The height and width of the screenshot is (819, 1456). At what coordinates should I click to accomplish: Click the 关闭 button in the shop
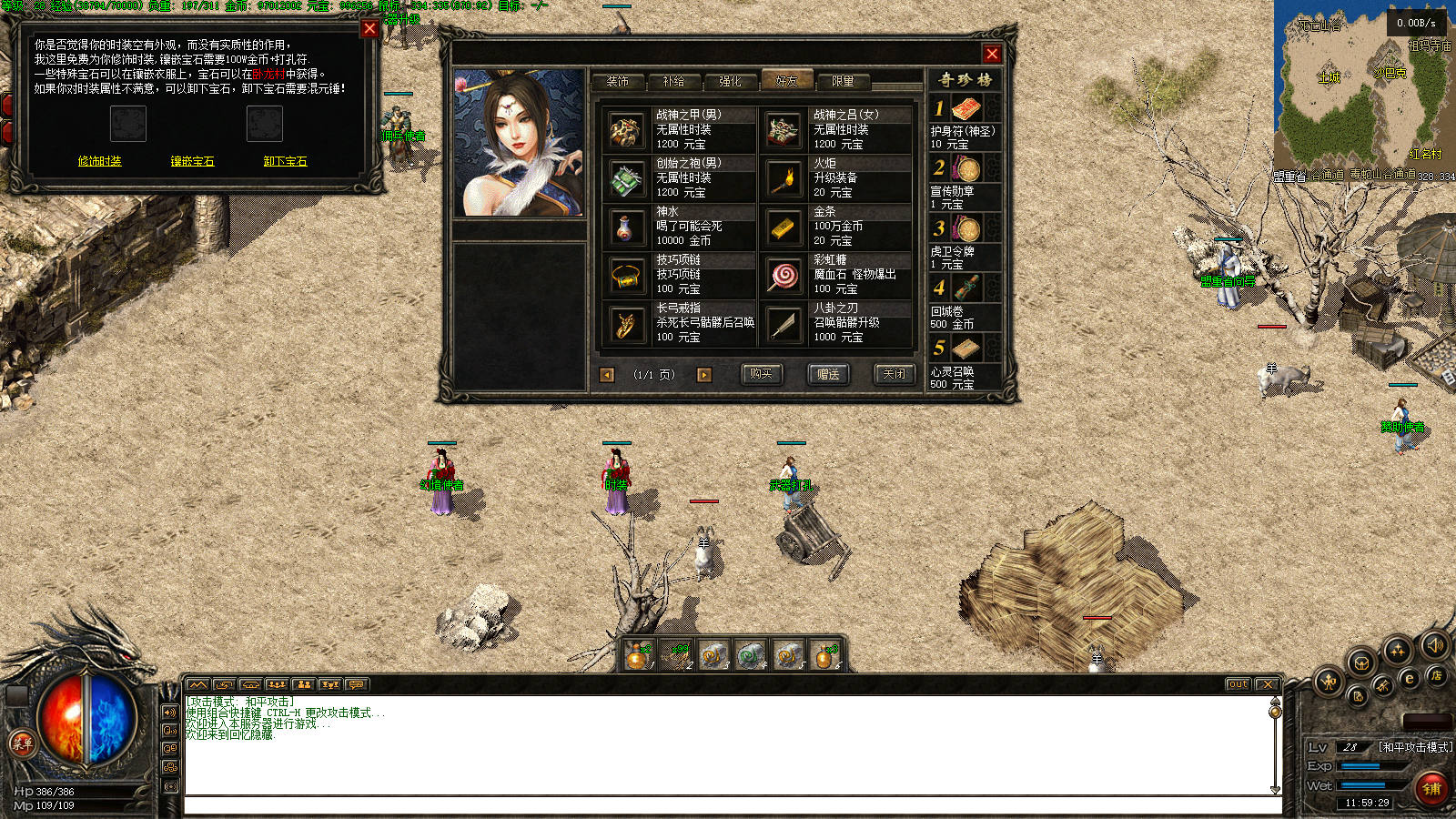[x=895, y=374]
